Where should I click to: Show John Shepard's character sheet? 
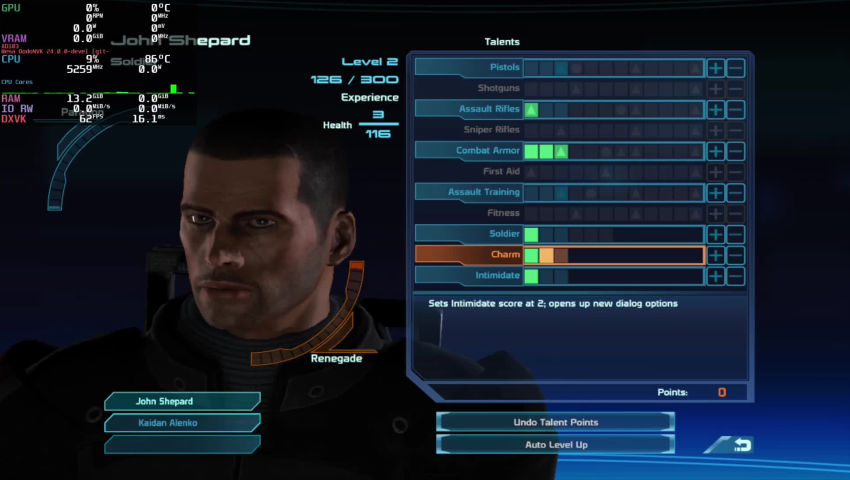[x=181, y=401]
